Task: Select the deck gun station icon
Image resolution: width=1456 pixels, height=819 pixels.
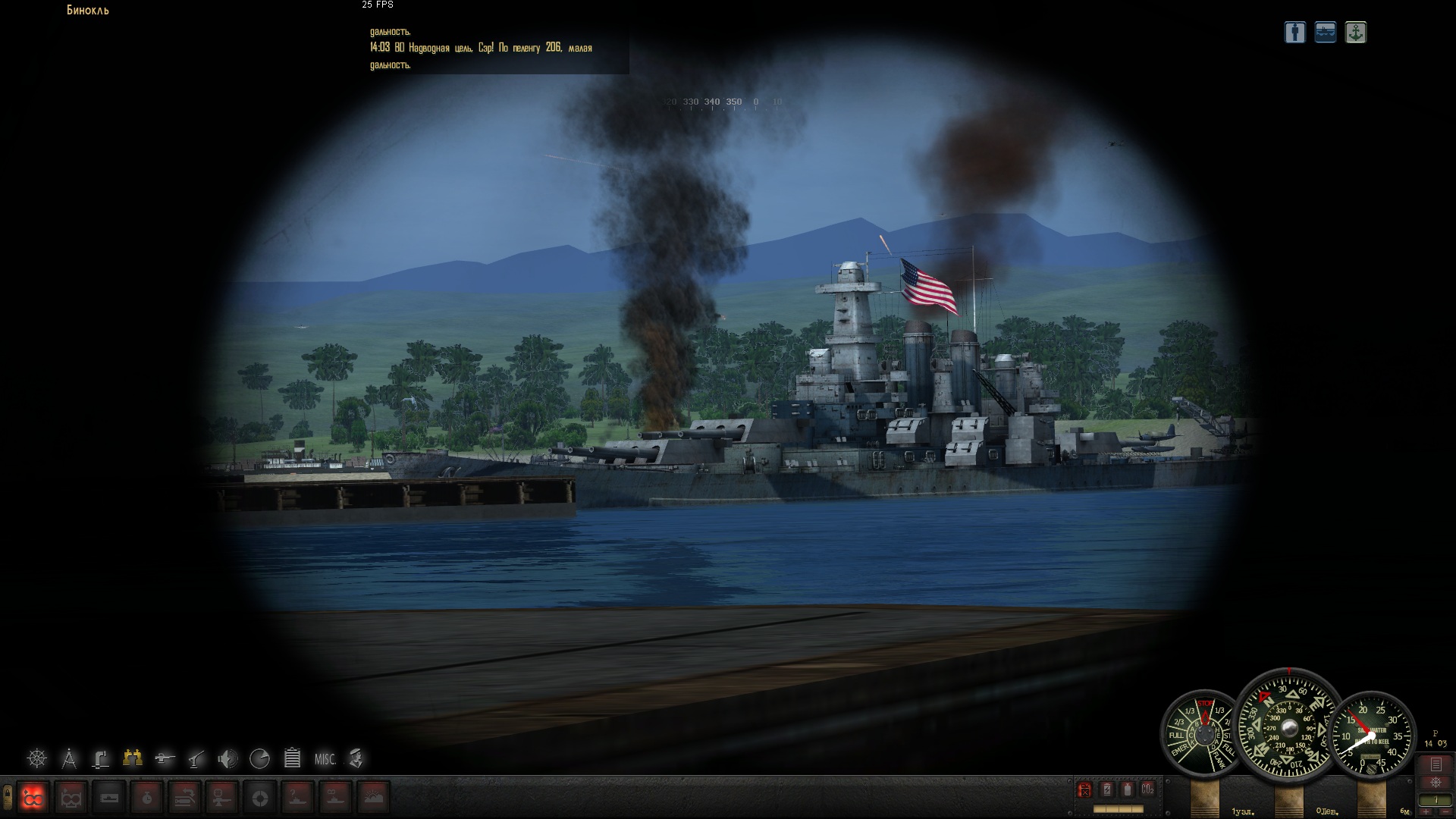Action: 196,758
